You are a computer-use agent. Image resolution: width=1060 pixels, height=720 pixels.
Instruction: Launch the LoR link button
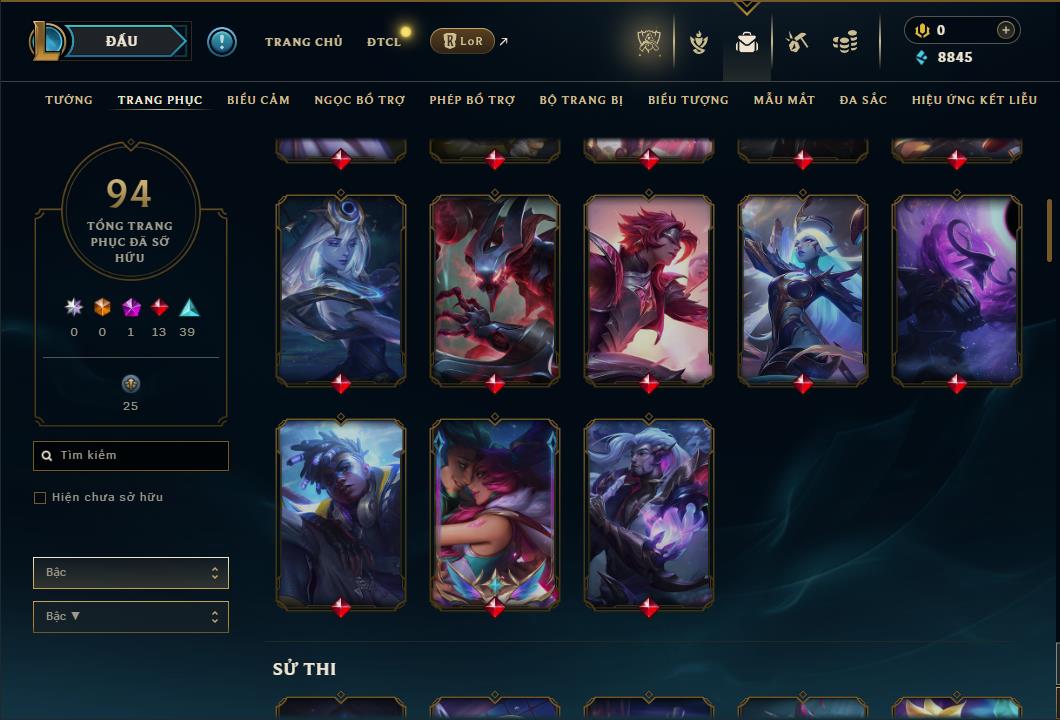462,41
